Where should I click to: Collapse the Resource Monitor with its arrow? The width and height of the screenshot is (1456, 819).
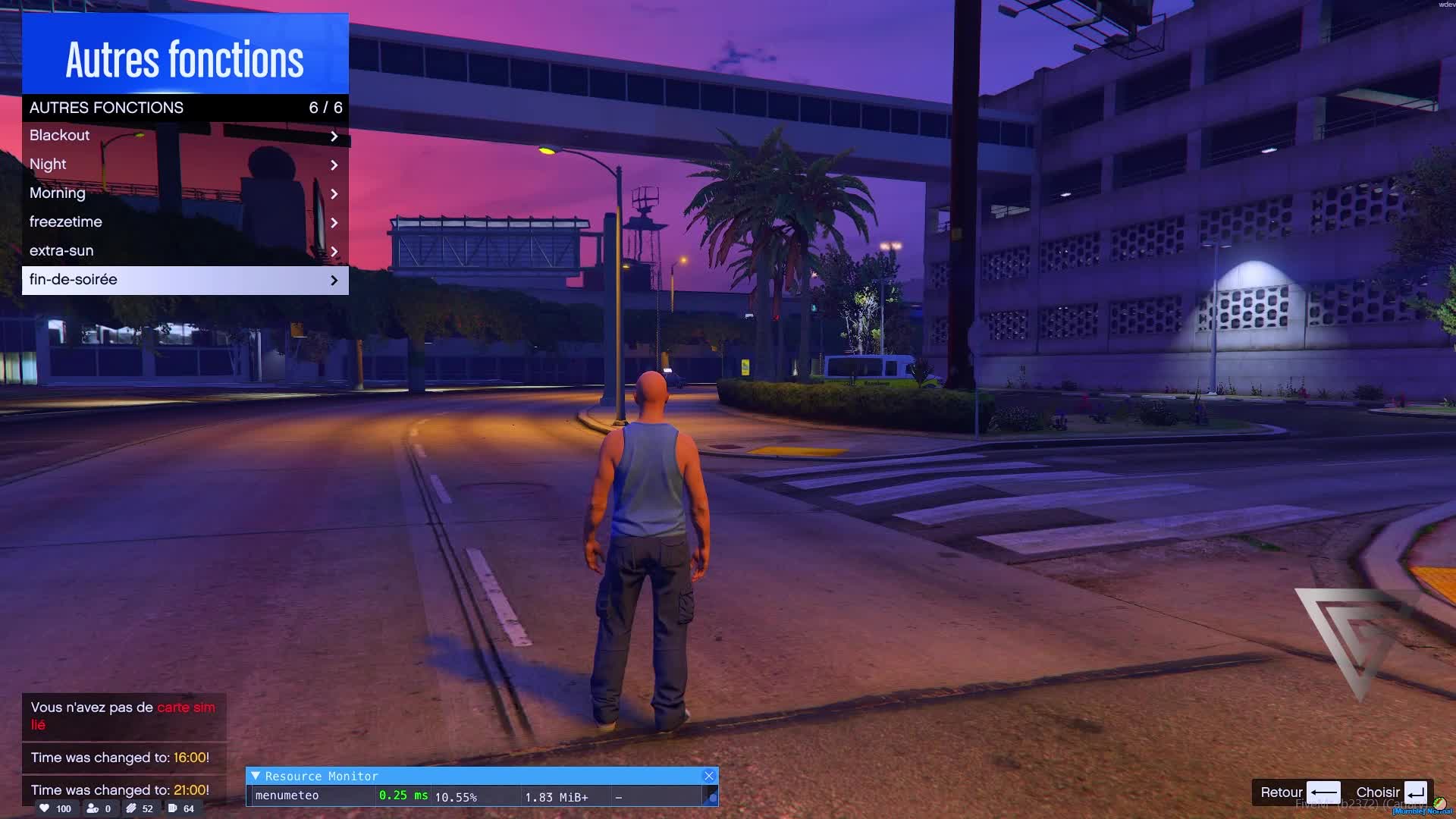[256, 776]
